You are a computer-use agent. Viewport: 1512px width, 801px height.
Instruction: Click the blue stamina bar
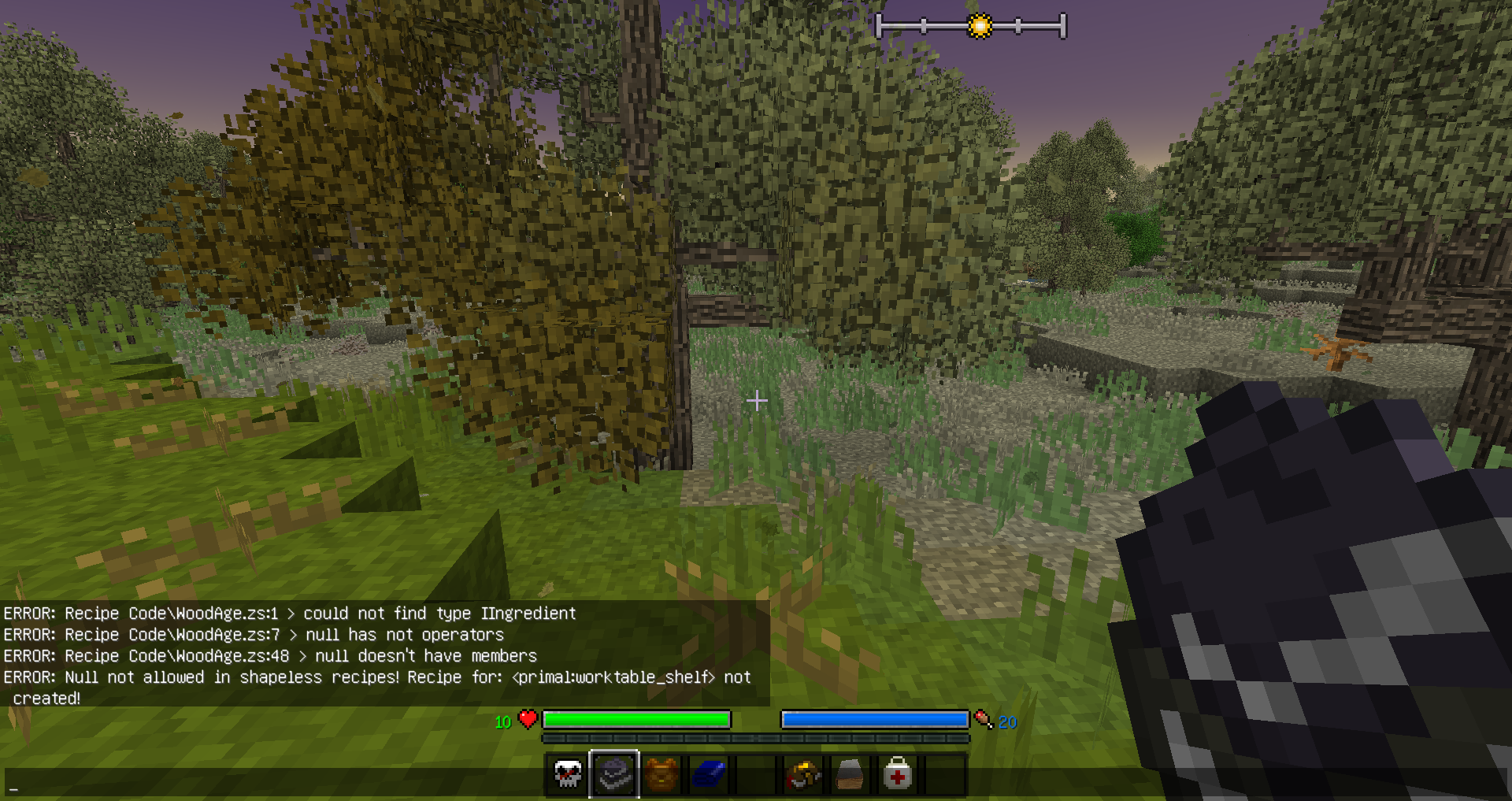coord(873,719)
